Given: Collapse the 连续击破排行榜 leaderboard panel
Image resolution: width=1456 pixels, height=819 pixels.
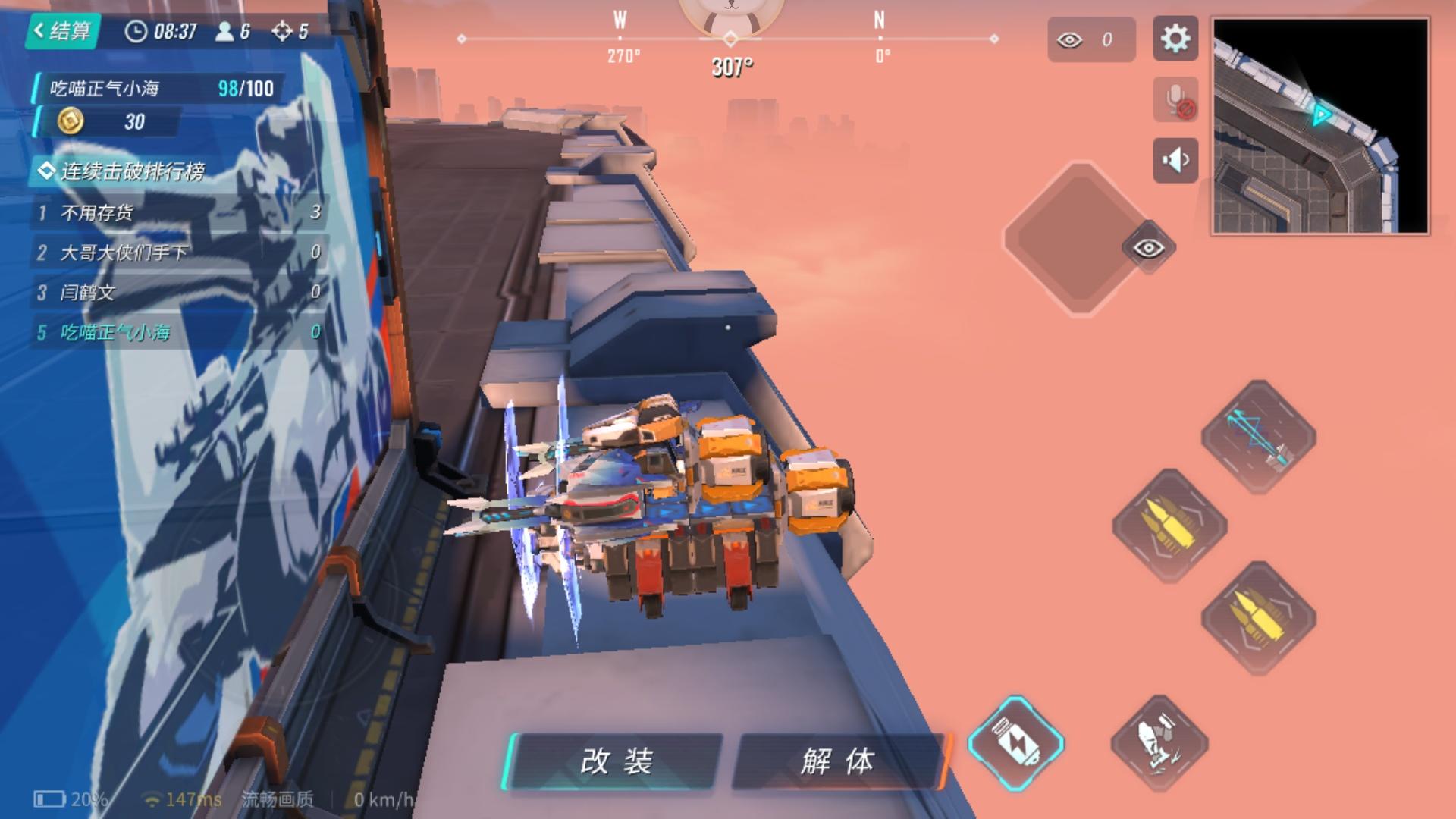Looking at the screenshot, I should (48, 172).
